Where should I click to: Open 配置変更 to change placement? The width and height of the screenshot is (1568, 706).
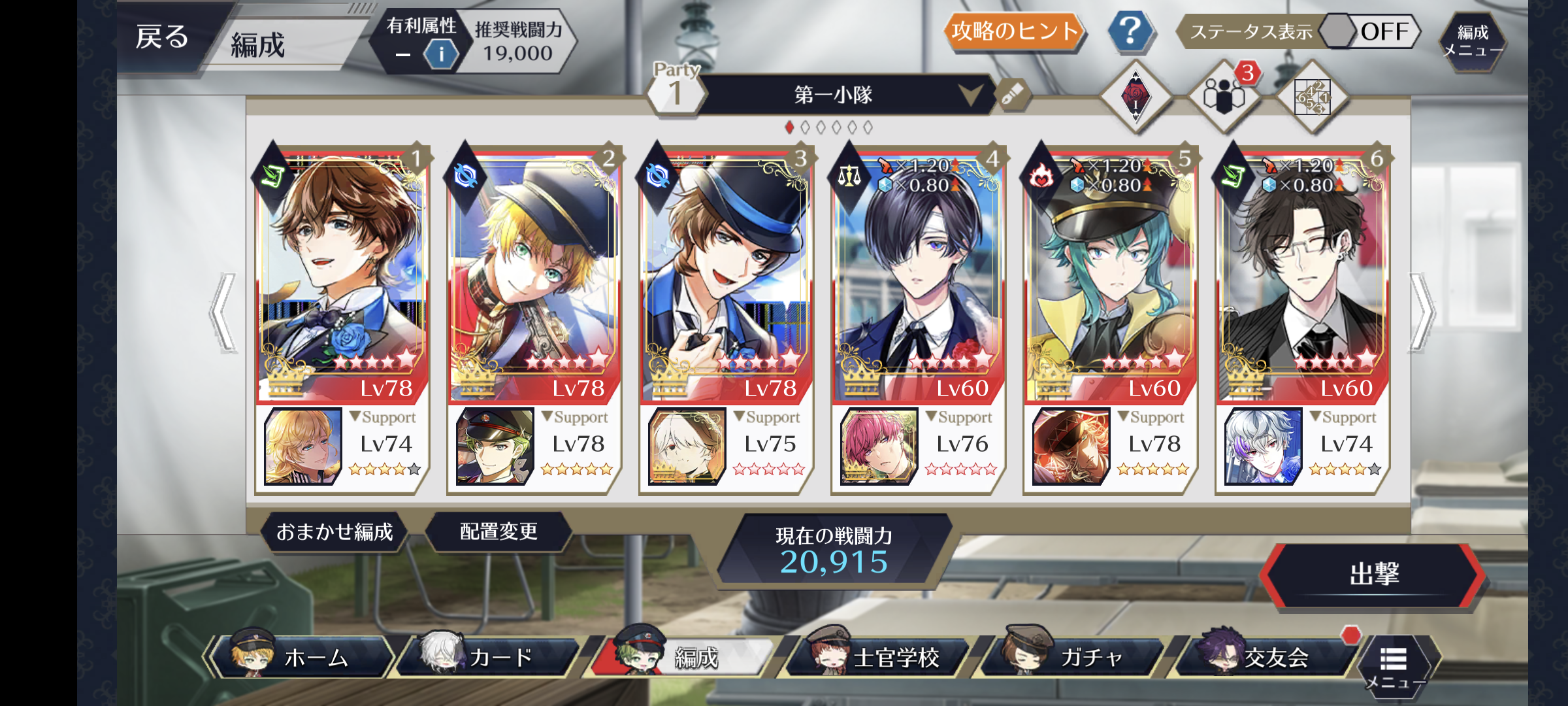click(498, 532)
